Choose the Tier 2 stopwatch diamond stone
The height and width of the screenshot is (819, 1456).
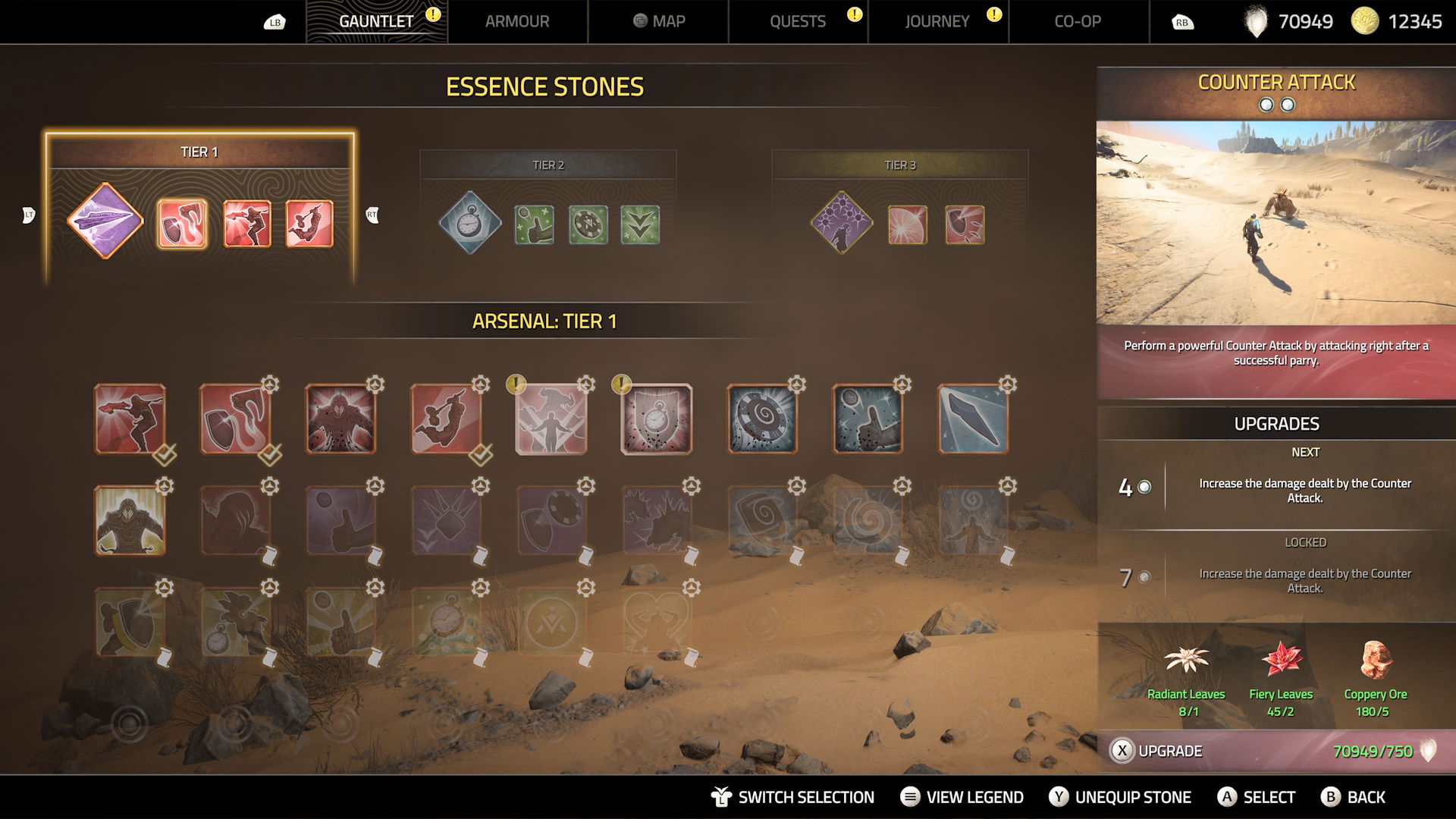(469, 223)
